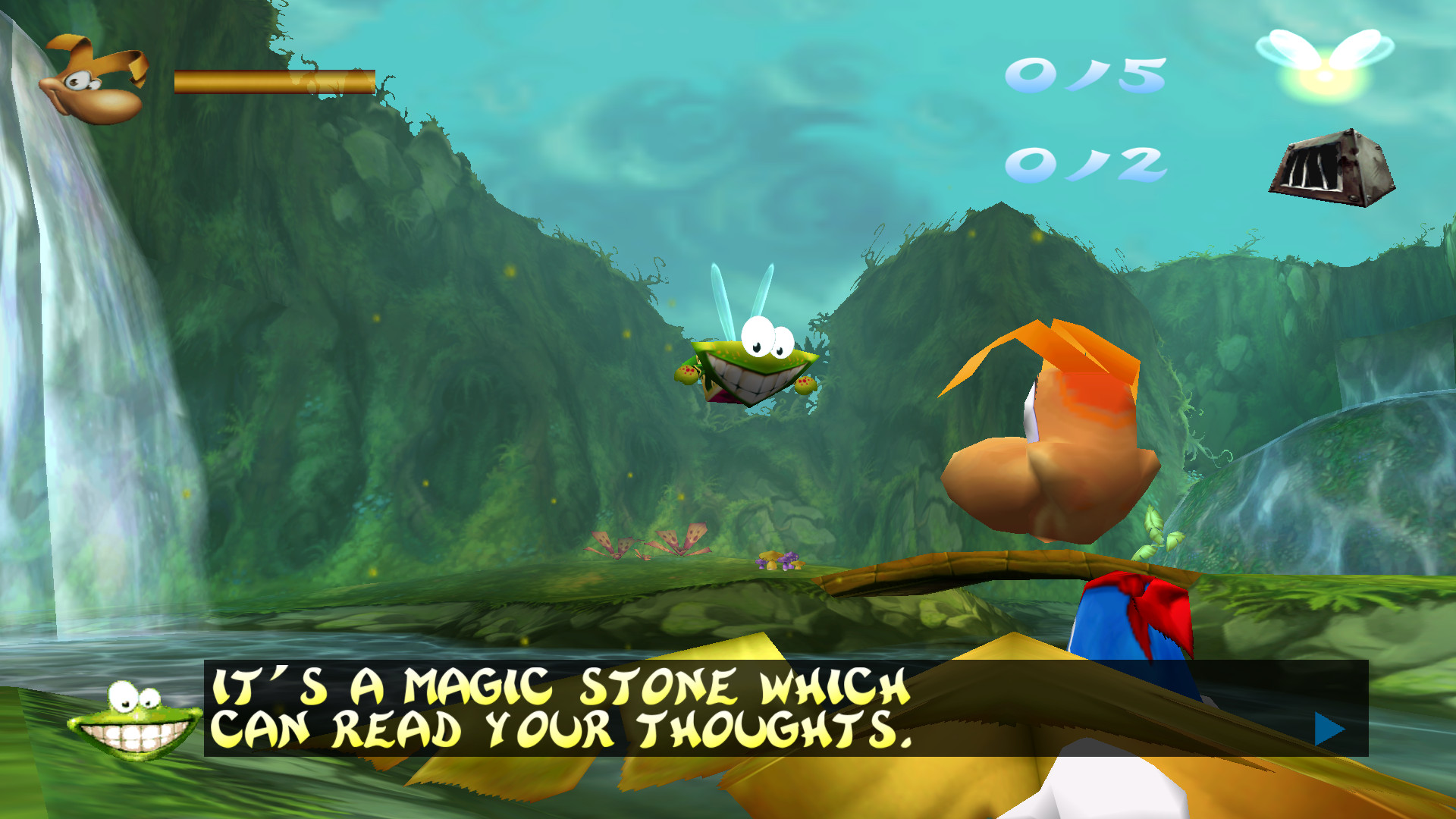Toggle the HUD counters overlay
The width and height of the screenshot is (1456, 819).
tap(1084, 121)
